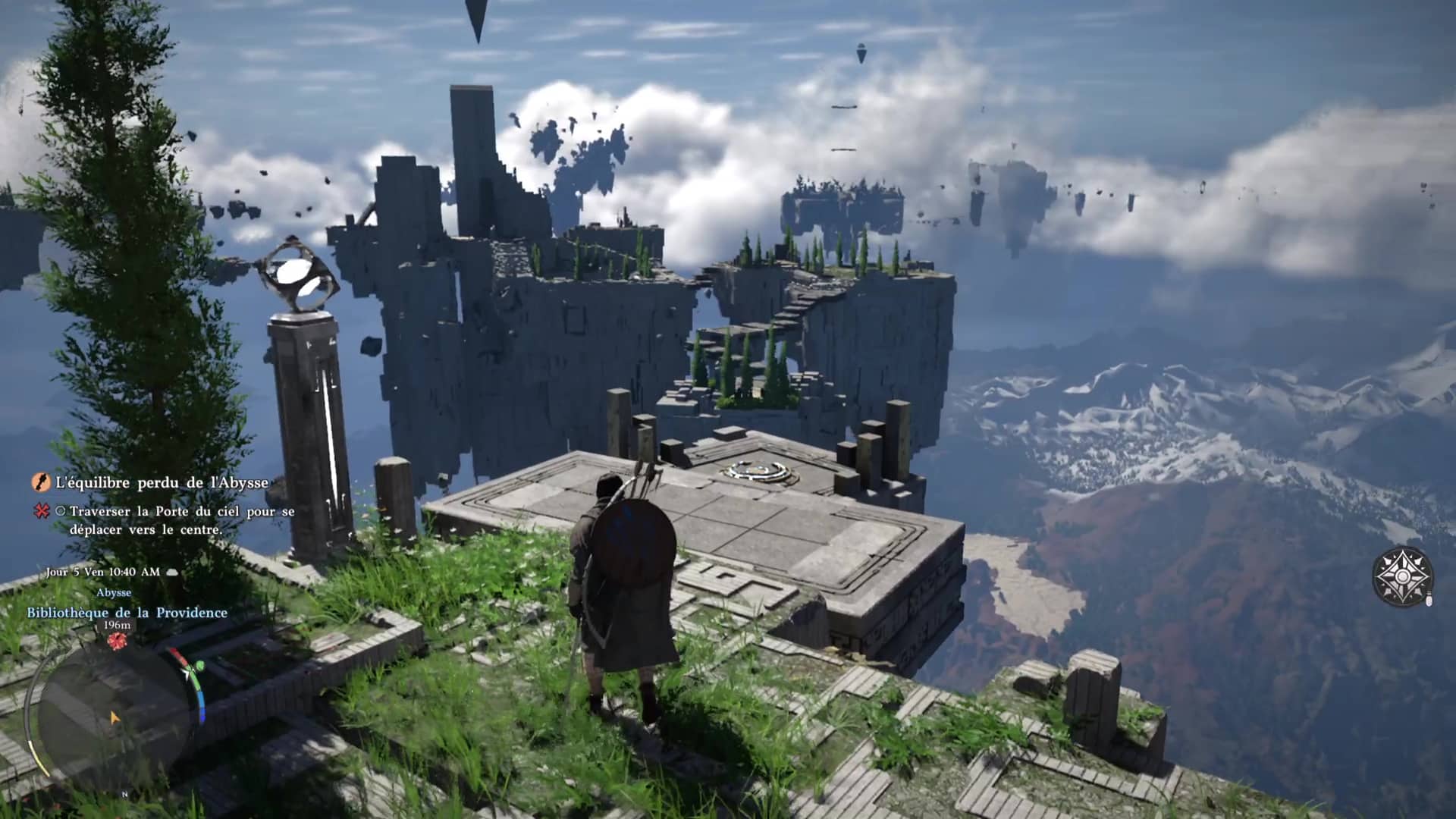This screenshot has height=819, width=1456.
Task: Activate the star-shaped compass emblem icon
Action: 1402,576
